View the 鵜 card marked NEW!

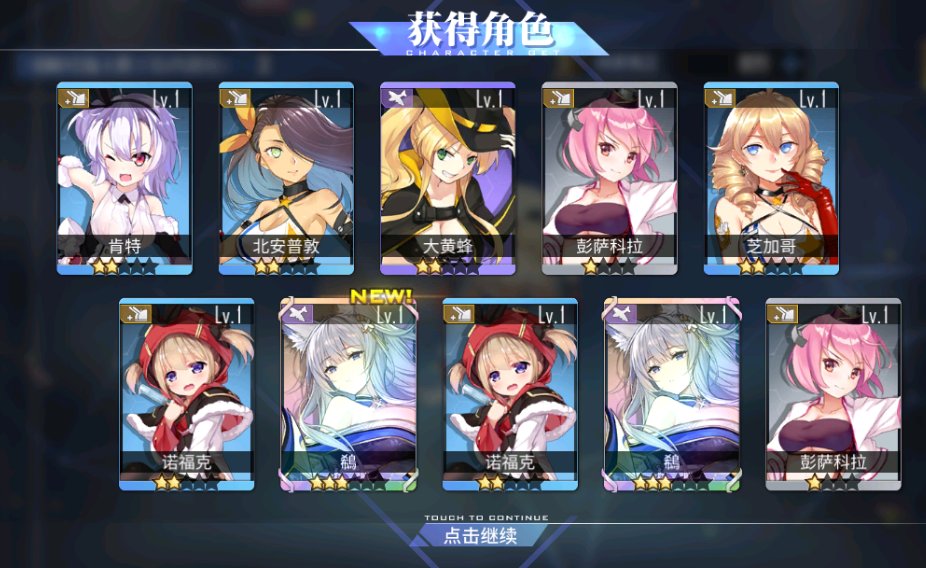tap(348, 393)
